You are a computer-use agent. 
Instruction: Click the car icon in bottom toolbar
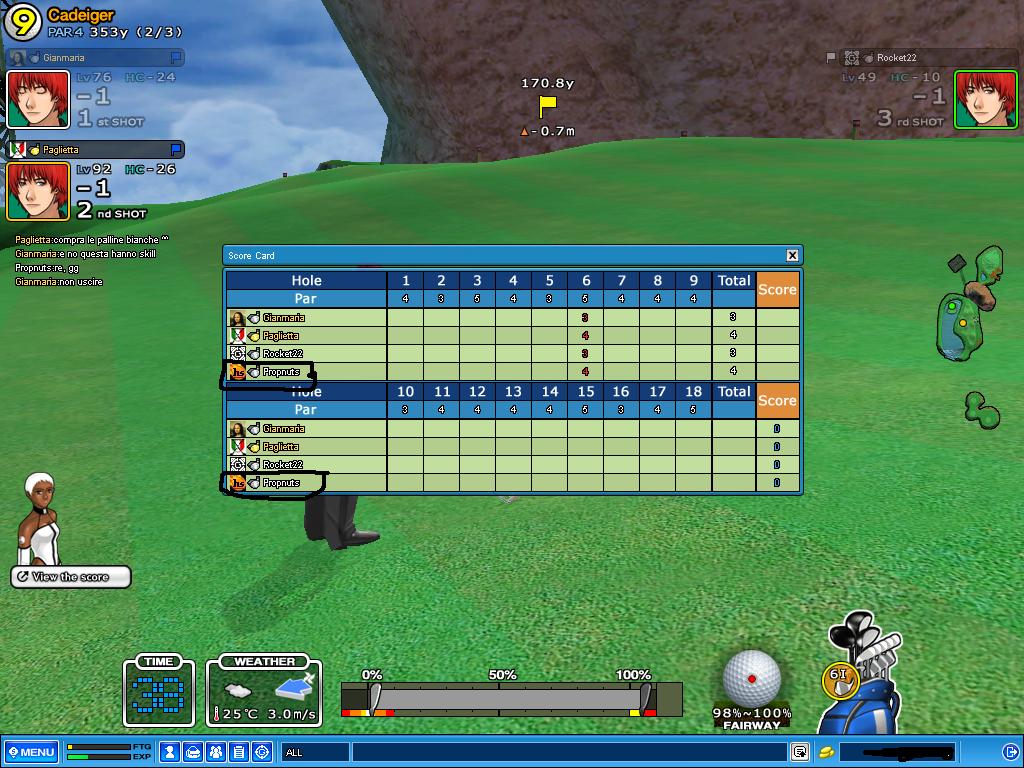click(x=193, y=752)
